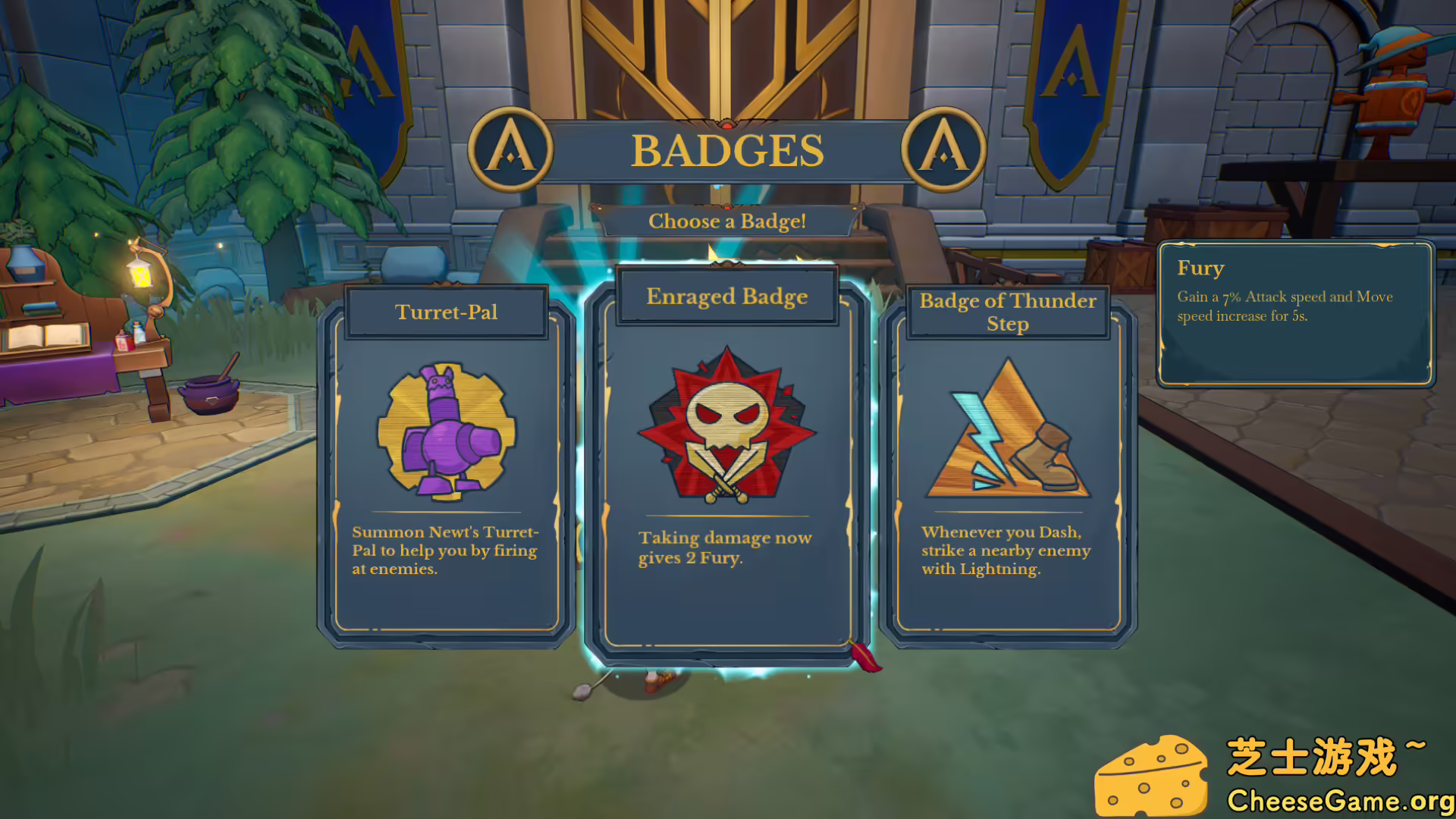The image size is (1456, 819).
Task: Click the BADGES title header
Action: (728, 149)
